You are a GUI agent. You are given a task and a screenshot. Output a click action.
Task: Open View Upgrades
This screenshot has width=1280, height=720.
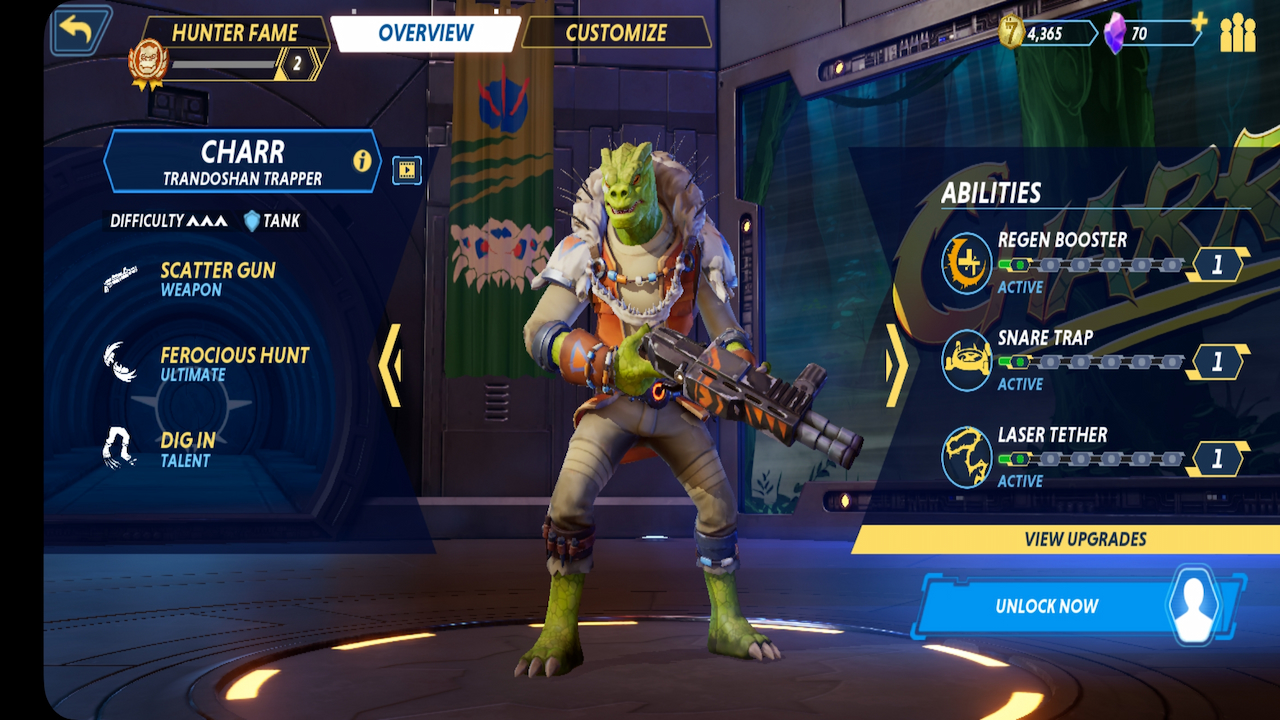pos(1085,539)
